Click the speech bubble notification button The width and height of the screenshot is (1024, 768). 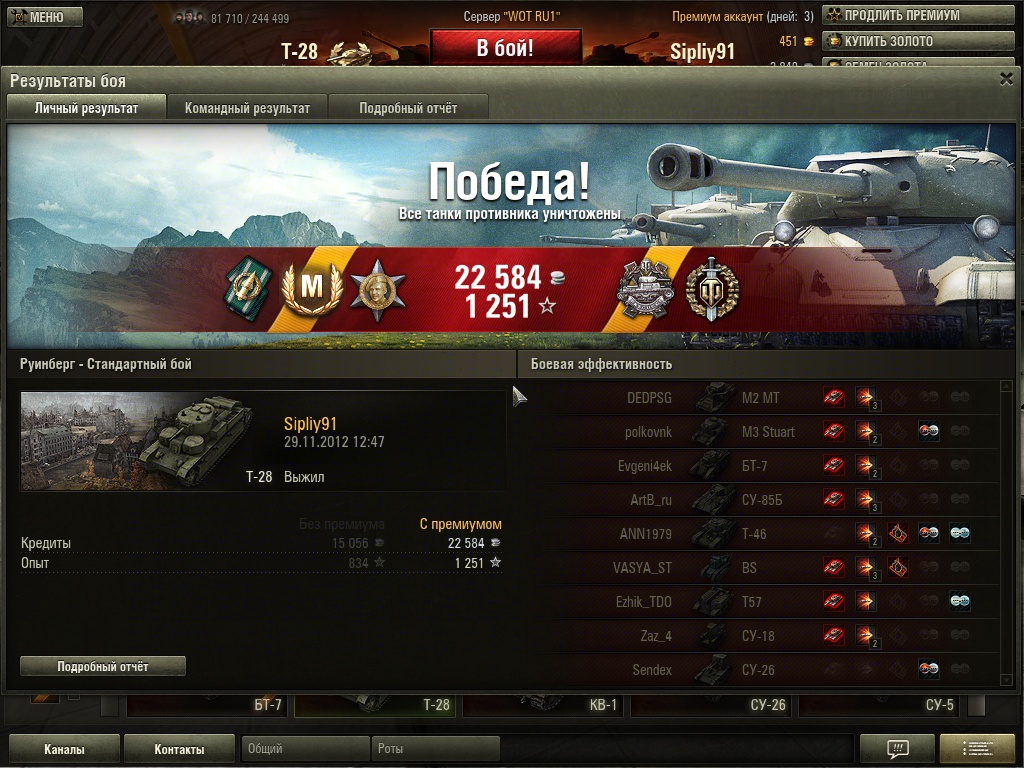point(897,749)
